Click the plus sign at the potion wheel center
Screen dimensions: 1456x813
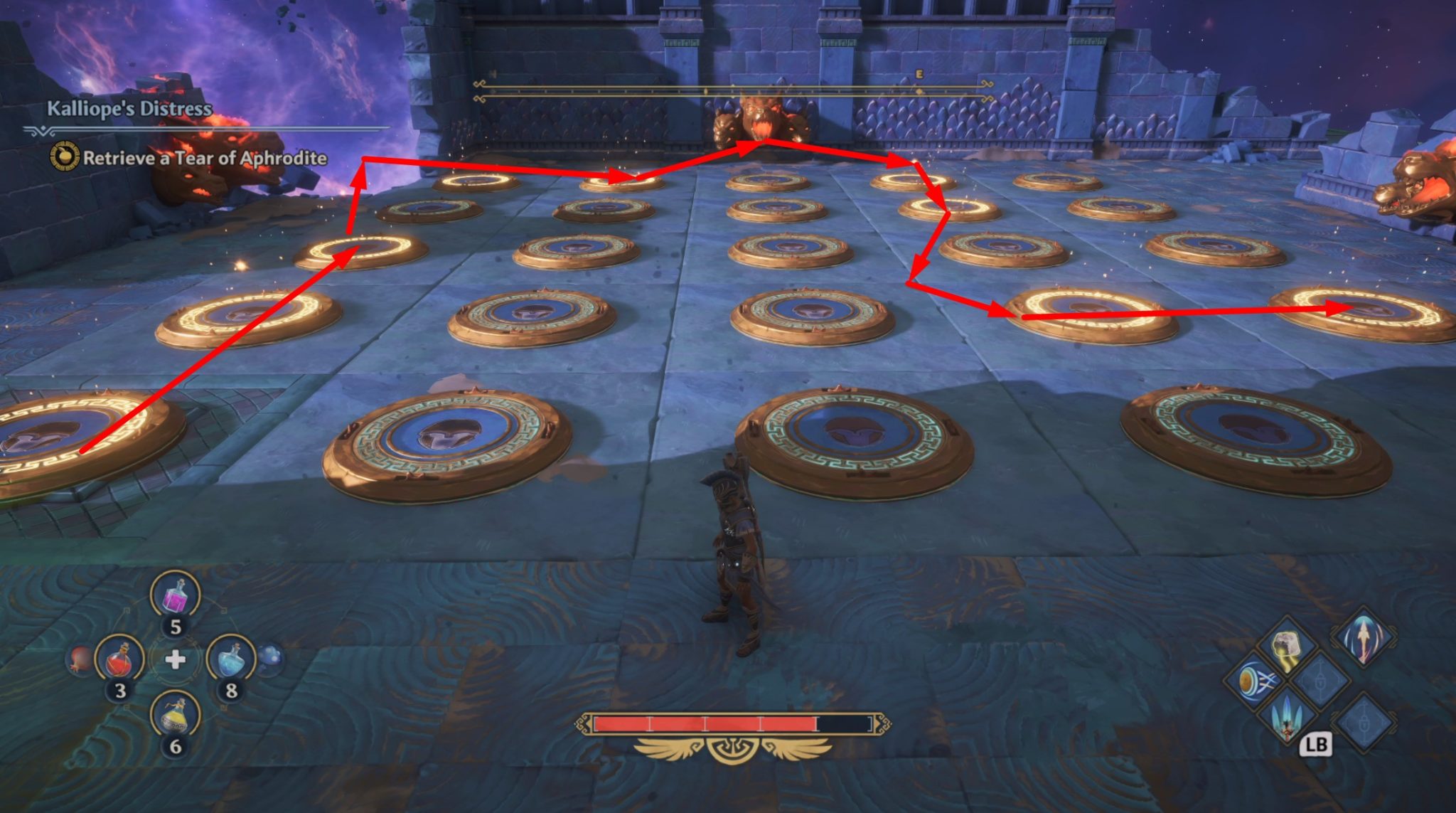176,659
